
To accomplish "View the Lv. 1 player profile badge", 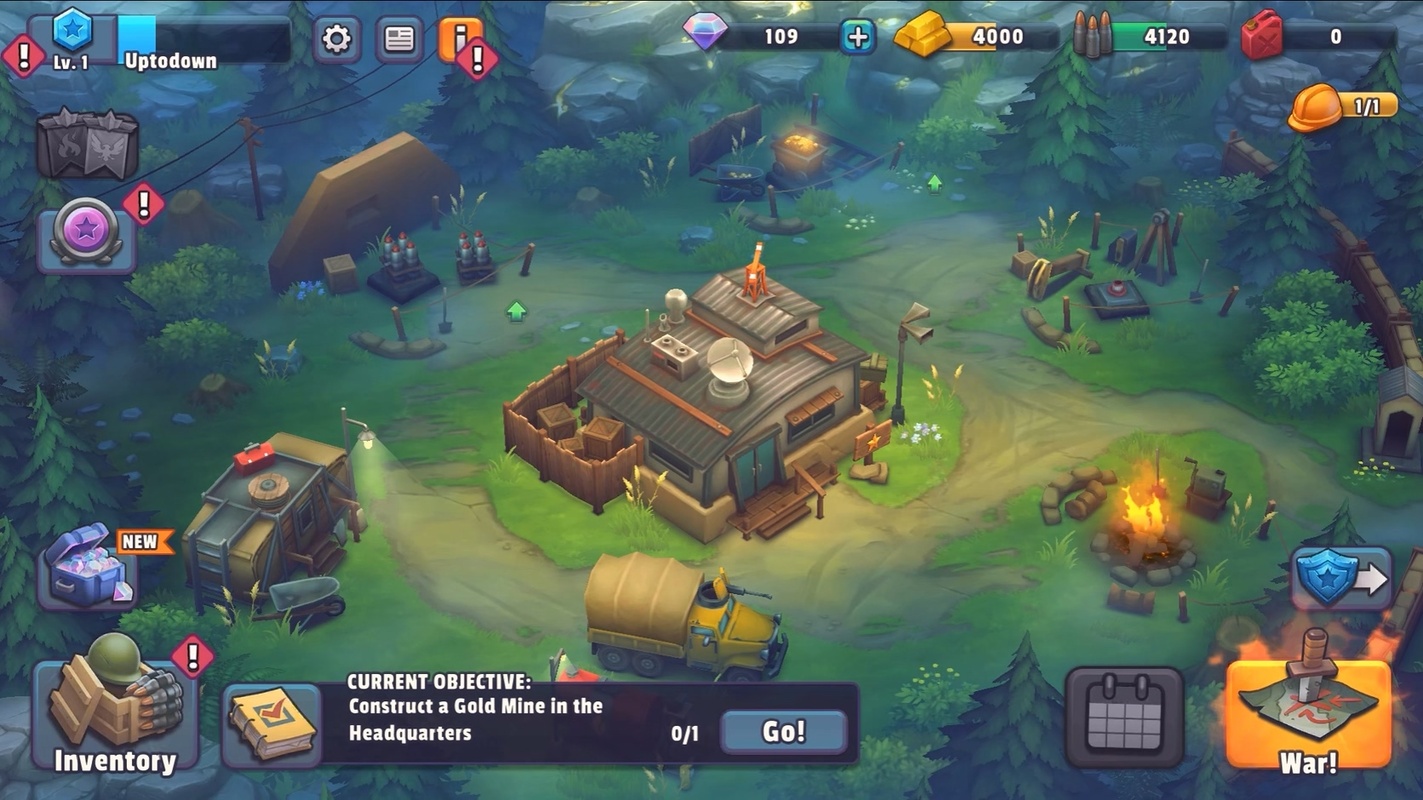I will pyautogui.click(x=71, y=38).
